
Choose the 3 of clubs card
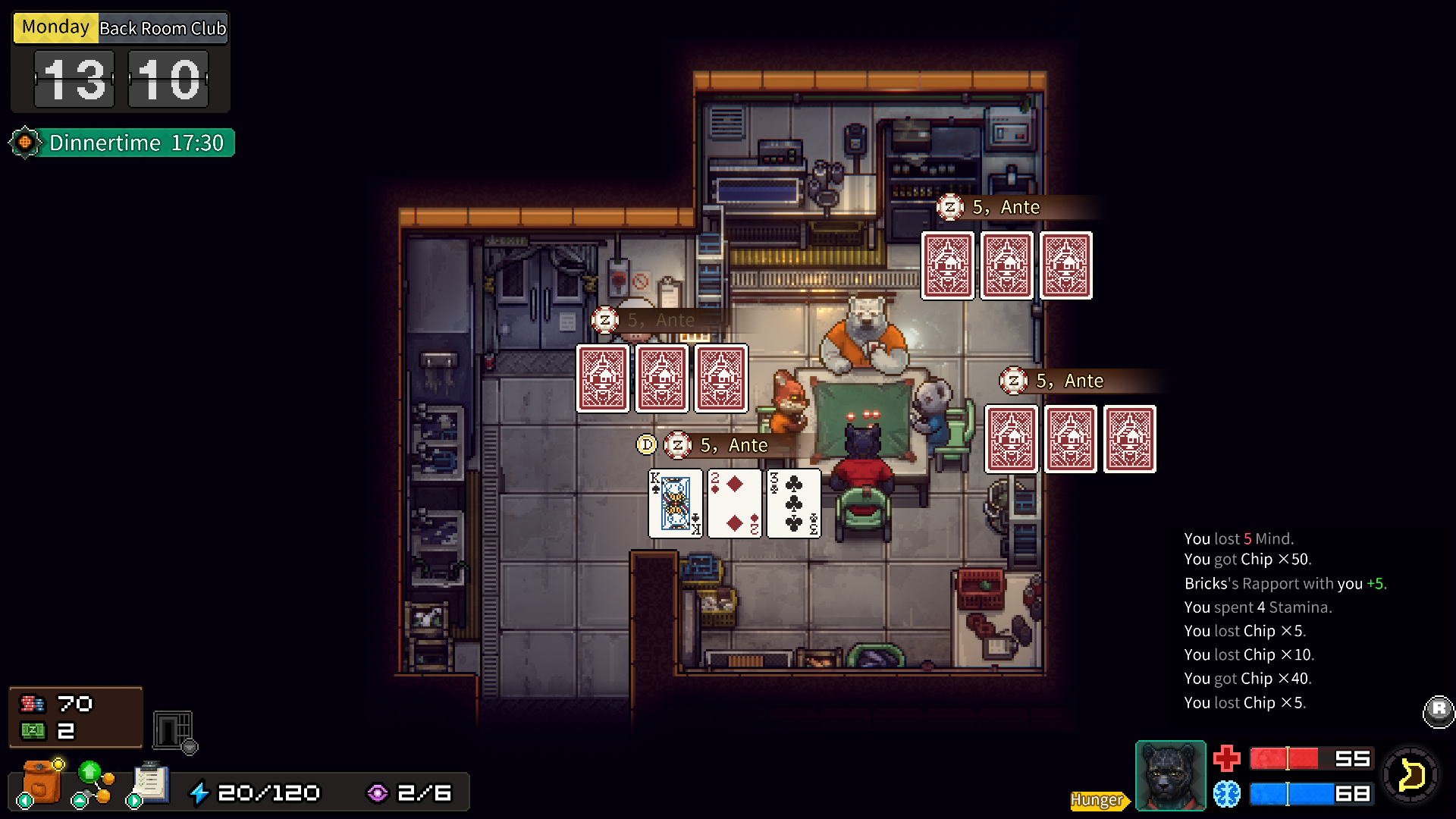pos(793,504)
